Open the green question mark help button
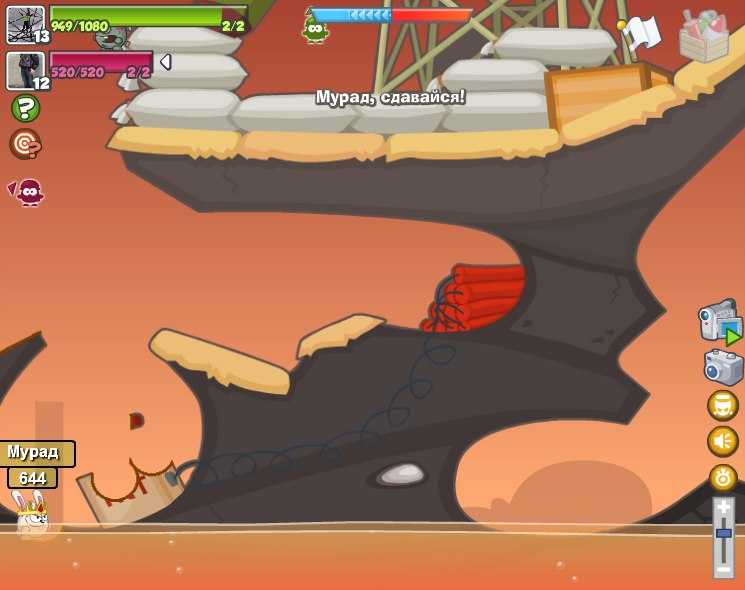 (x=25, y=108)
